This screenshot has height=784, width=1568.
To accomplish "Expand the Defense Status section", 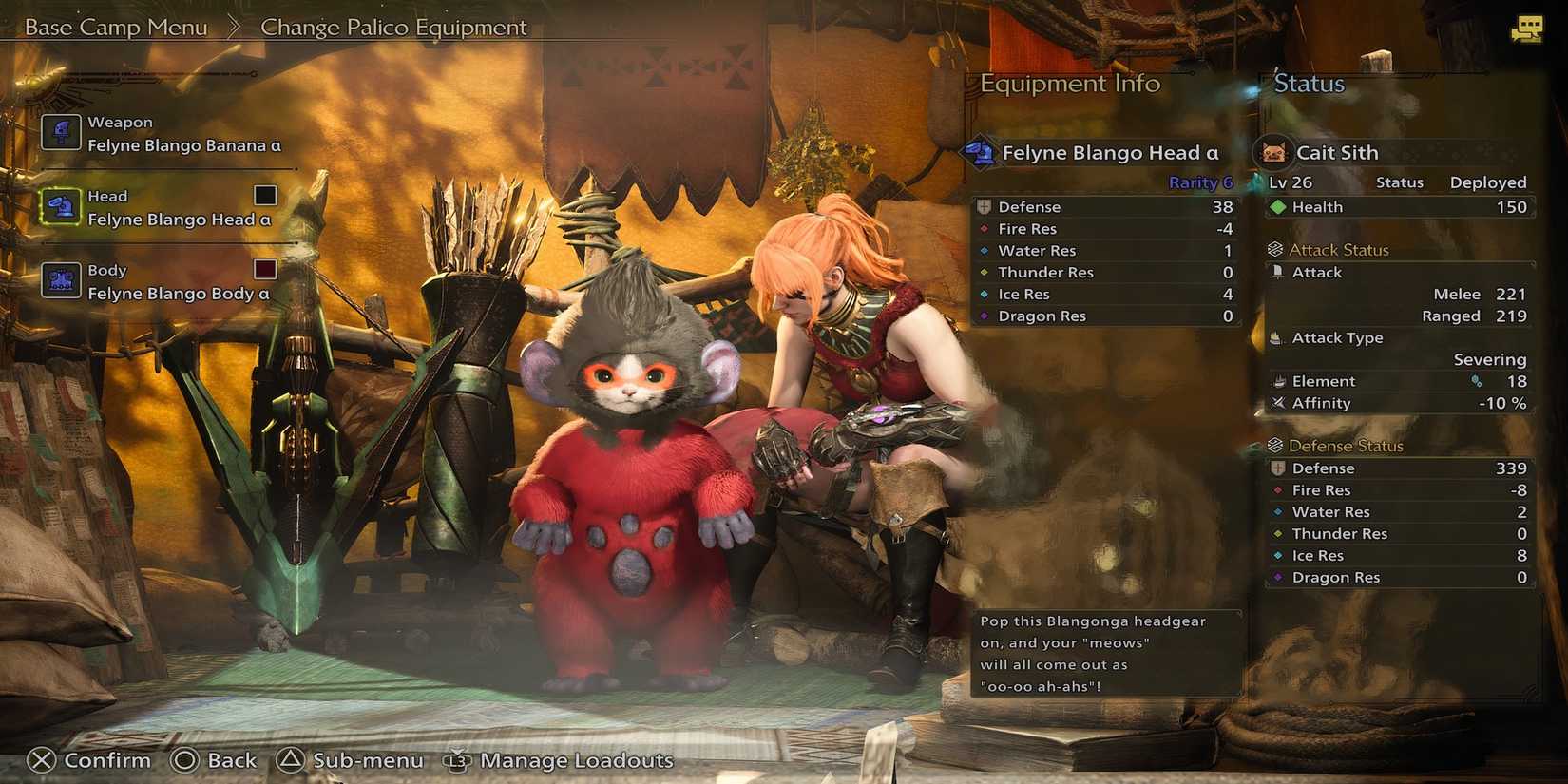I will [1273, 445].
